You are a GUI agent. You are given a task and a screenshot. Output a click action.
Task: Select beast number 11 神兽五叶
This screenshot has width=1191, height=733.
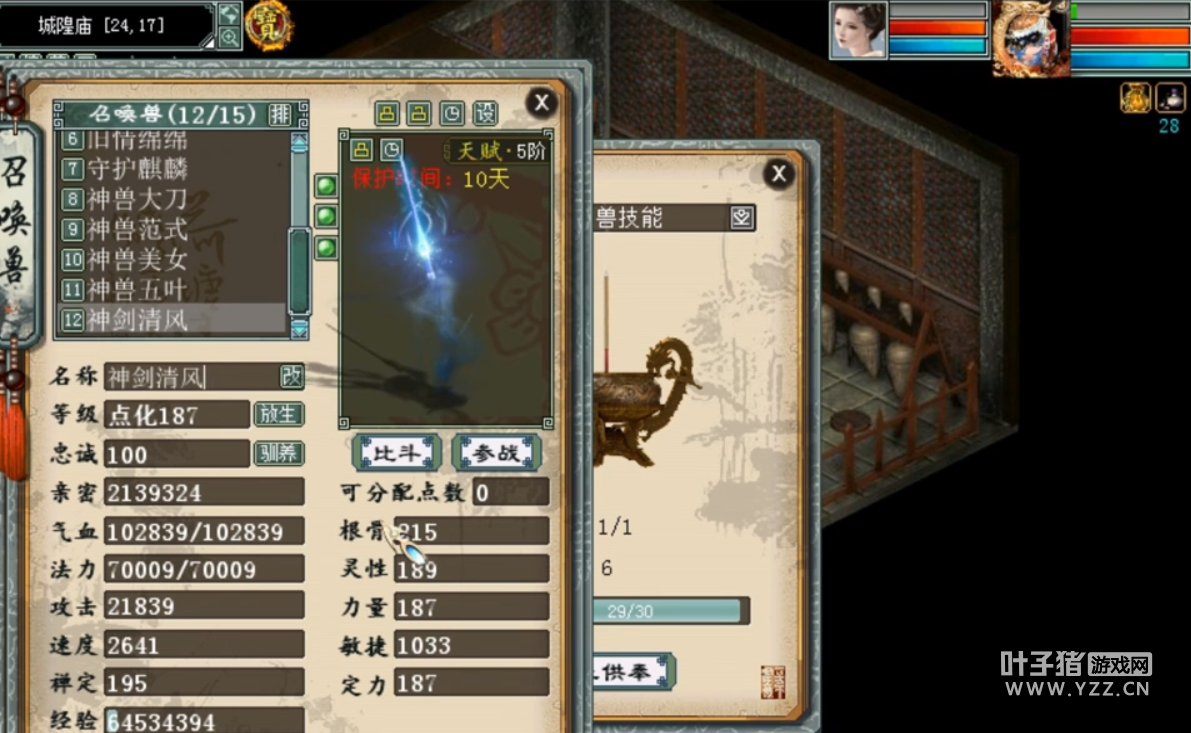coord(137,290)
